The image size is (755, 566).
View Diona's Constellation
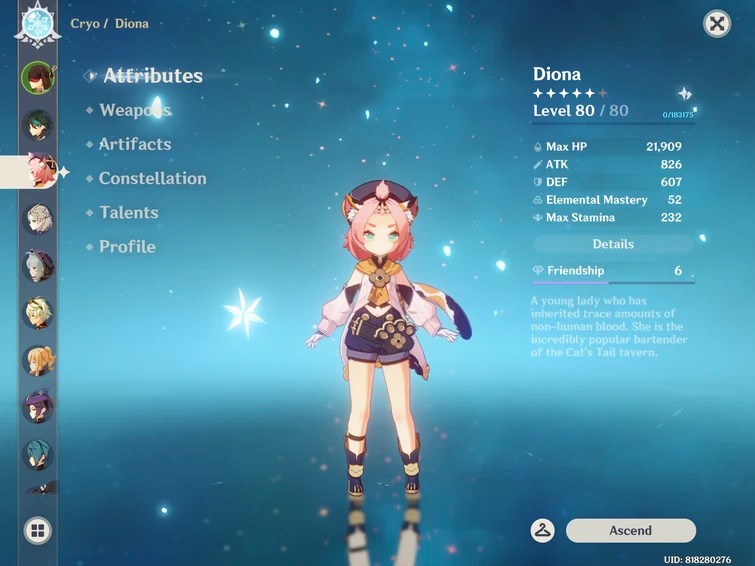152,178
